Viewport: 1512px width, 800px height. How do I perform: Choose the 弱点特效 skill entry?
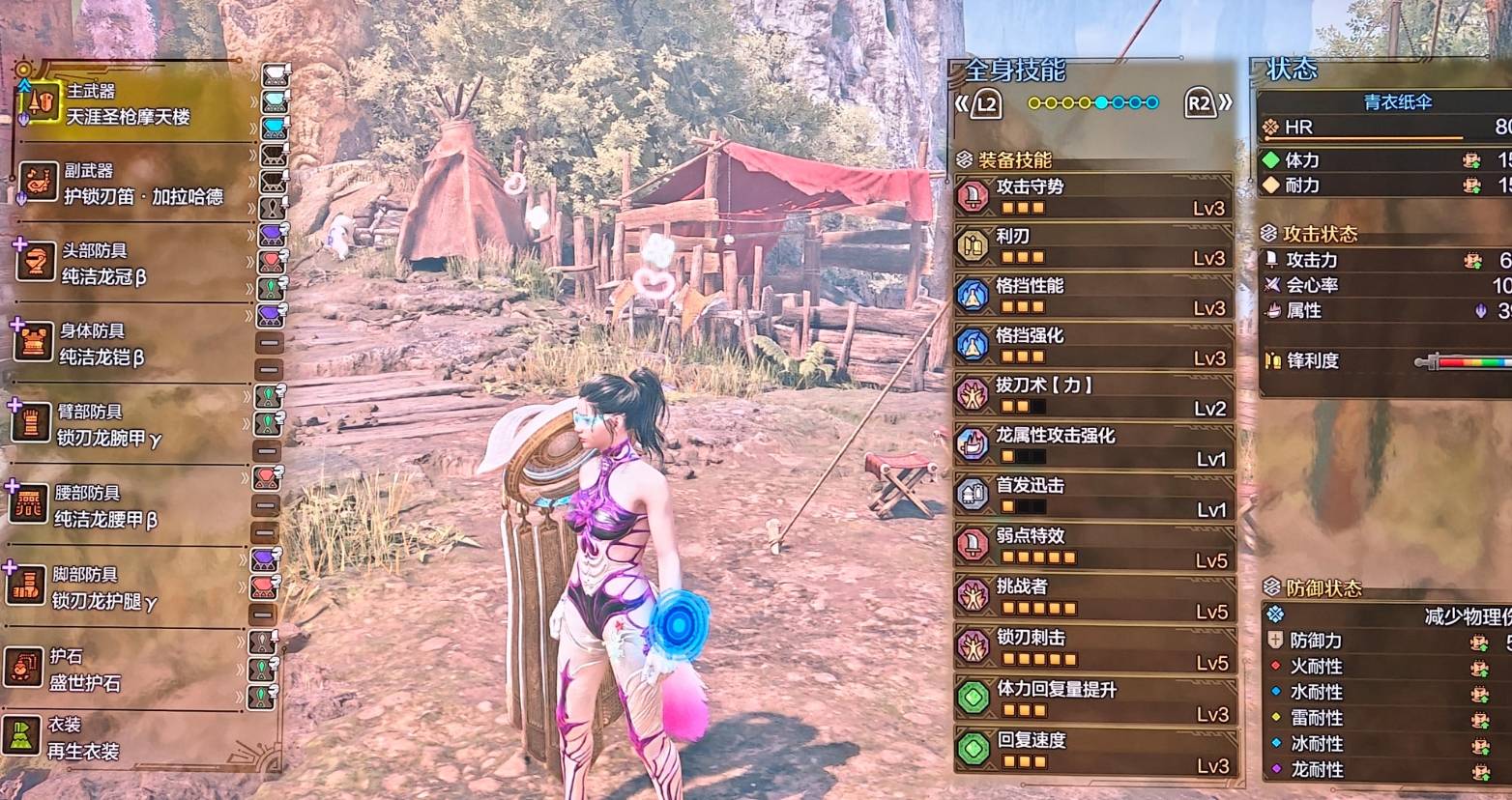point(1093,547)
